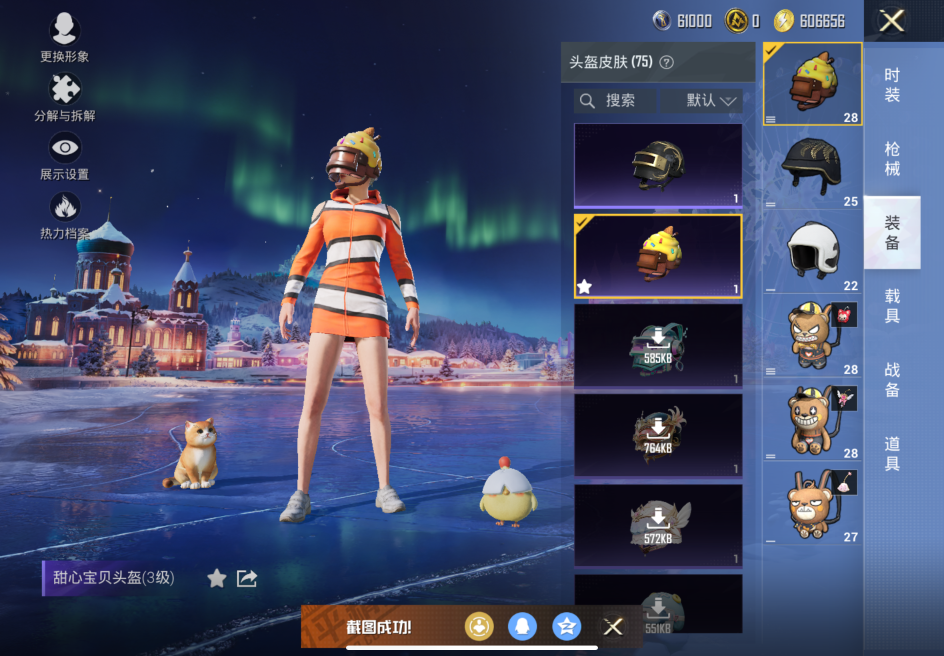Share the helmet using the arrow icon
This screenshot has height=656, width=944.
(x=247, y=578)
